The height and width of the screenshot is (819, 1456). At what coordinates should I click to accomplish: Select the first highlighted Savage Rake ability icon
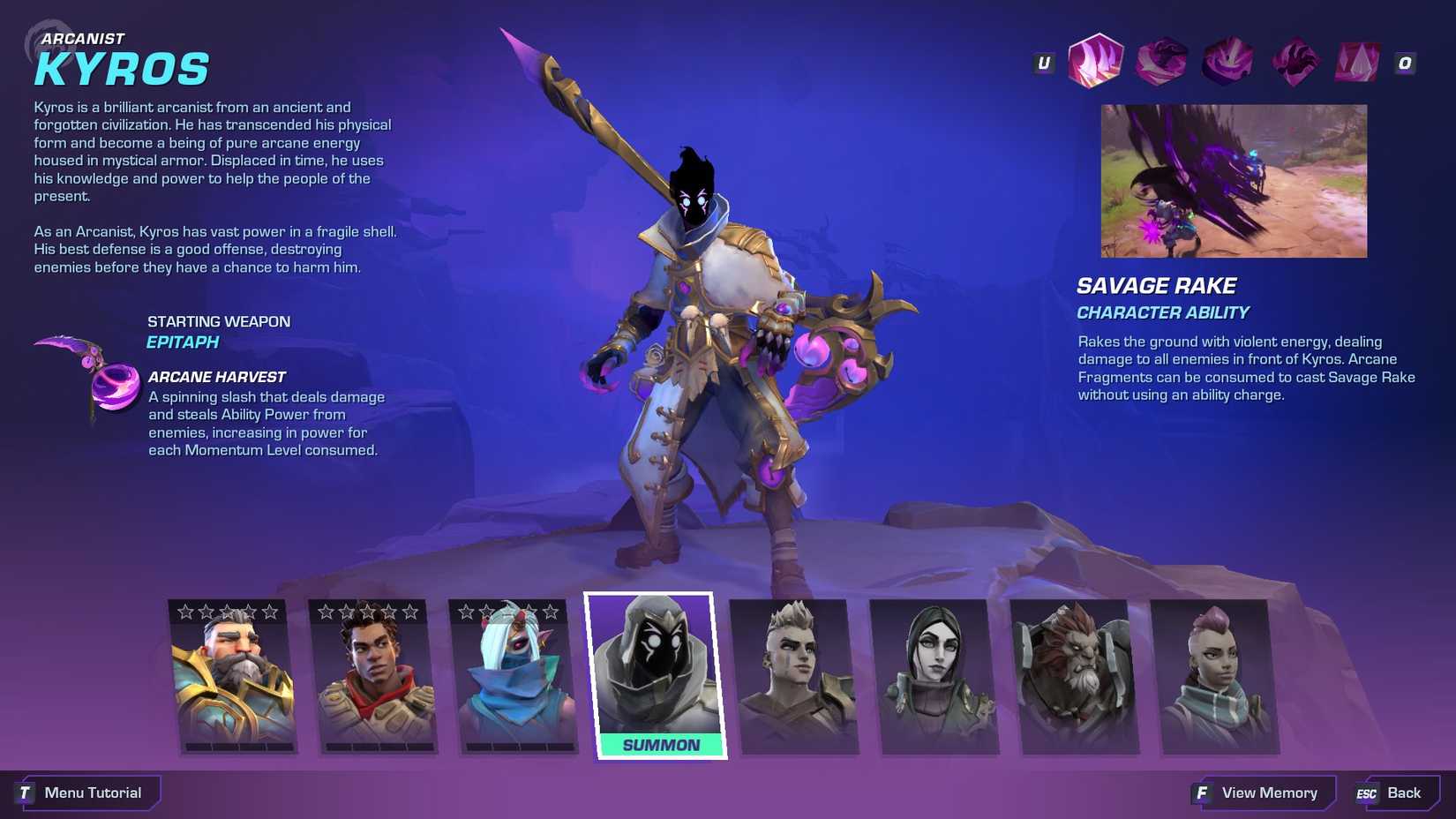[1094, 62]
